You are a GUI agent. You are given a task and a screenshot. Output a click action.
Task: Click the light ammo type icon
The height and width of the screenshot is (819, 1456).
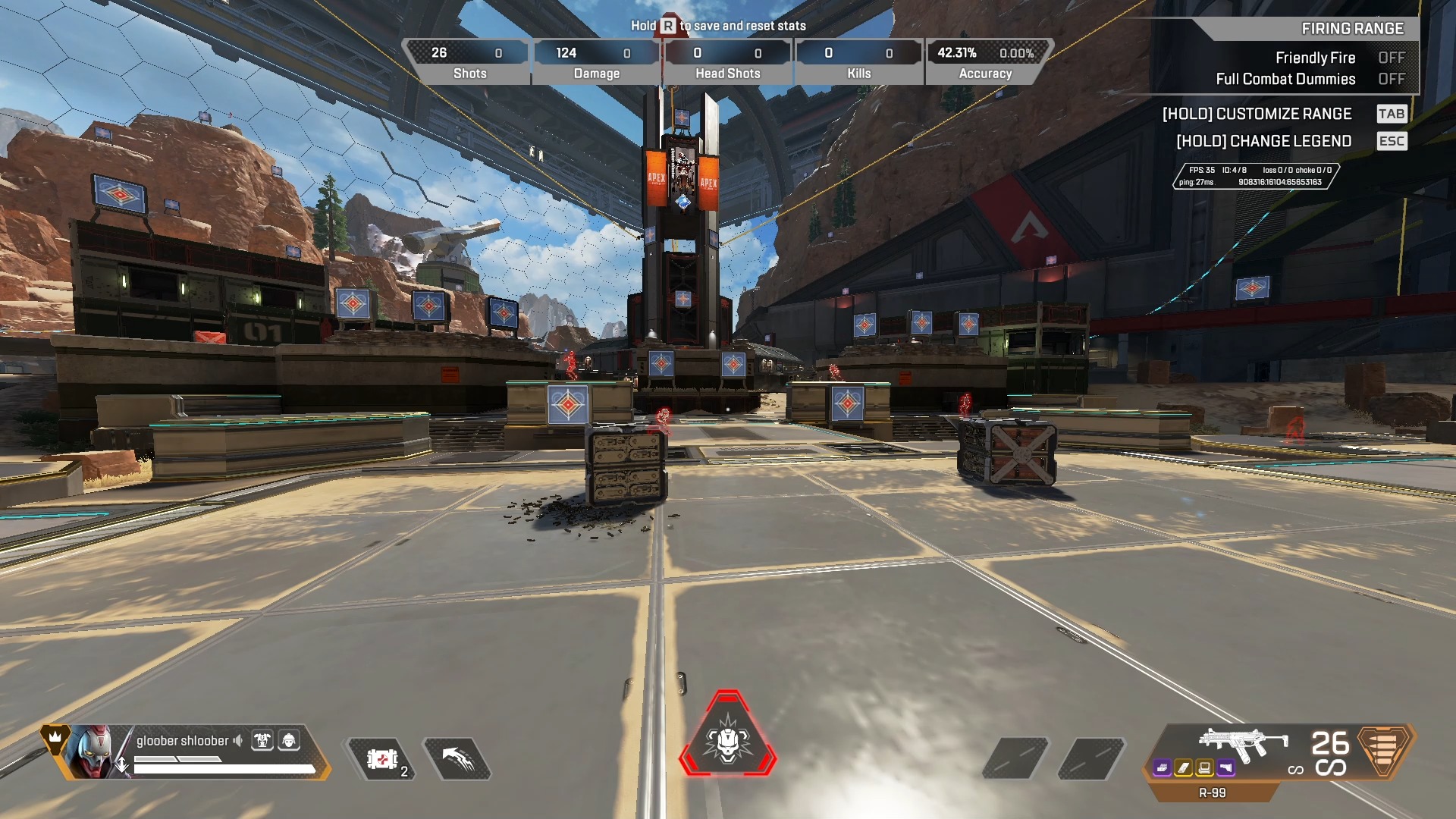1385,750
